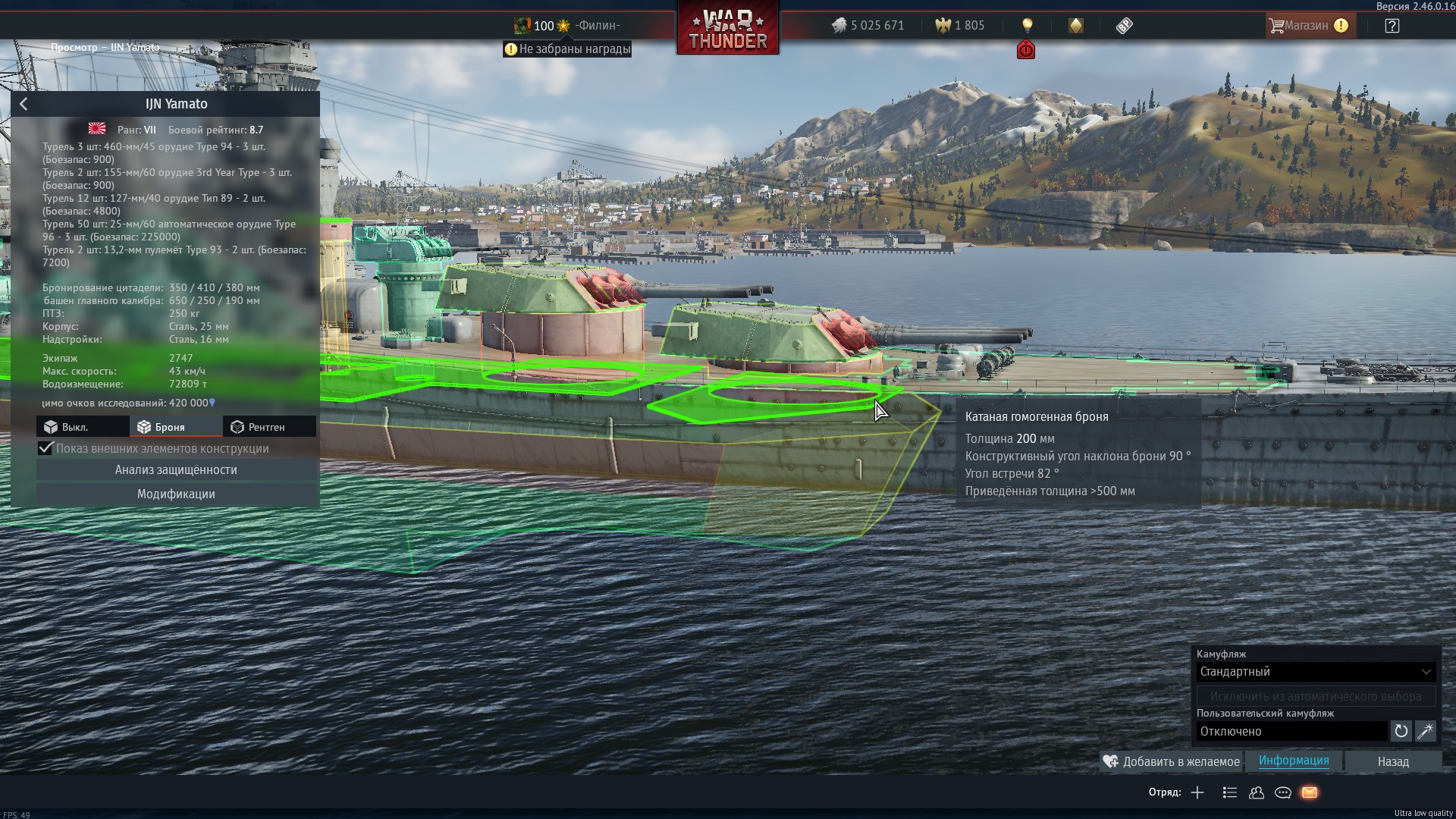
Task: Open the mail envelope icon
Action: [x=1310, y=792]
